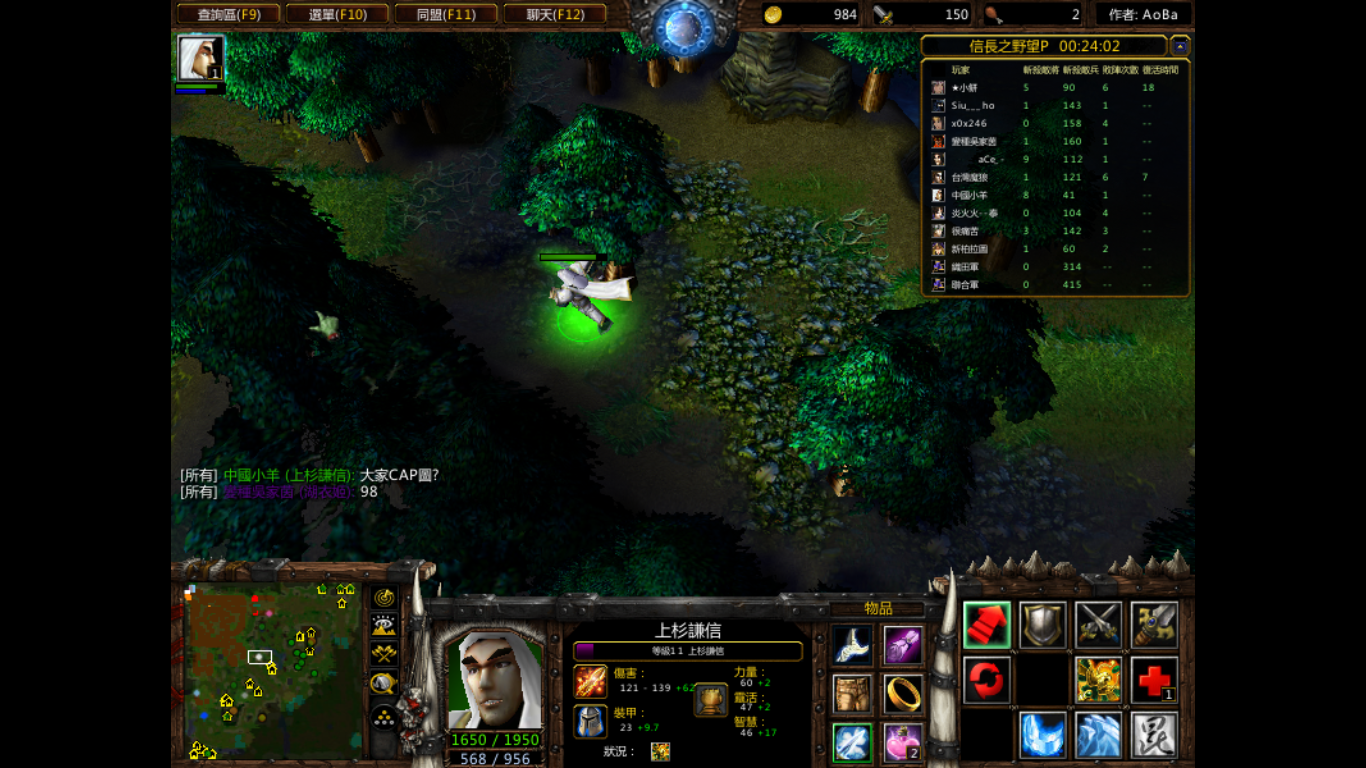The height and width of the screenshot is (768, 1366).
Task: Open the 聊天 (F12) chat log
Action: point(555,14)
